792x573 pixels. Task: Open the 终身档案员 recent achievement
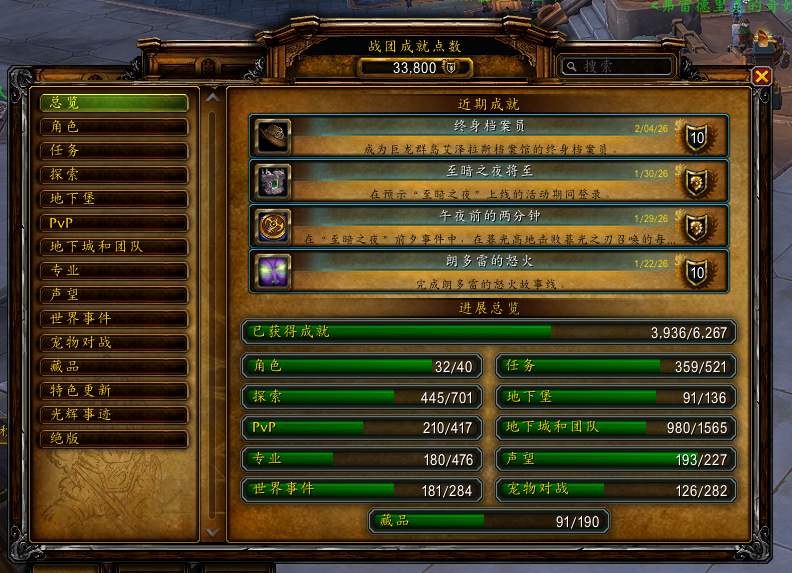click(488, 136)
